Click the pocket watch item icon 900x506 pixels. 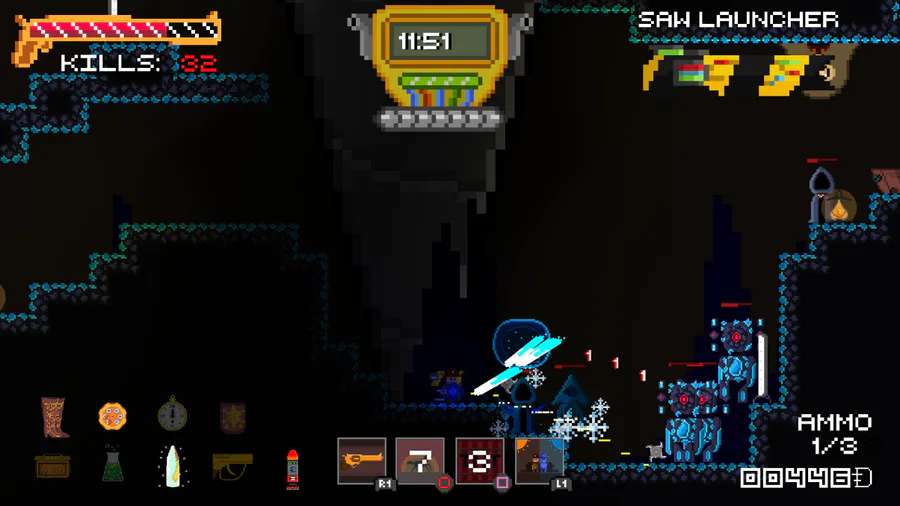click(x=172, y=415)
